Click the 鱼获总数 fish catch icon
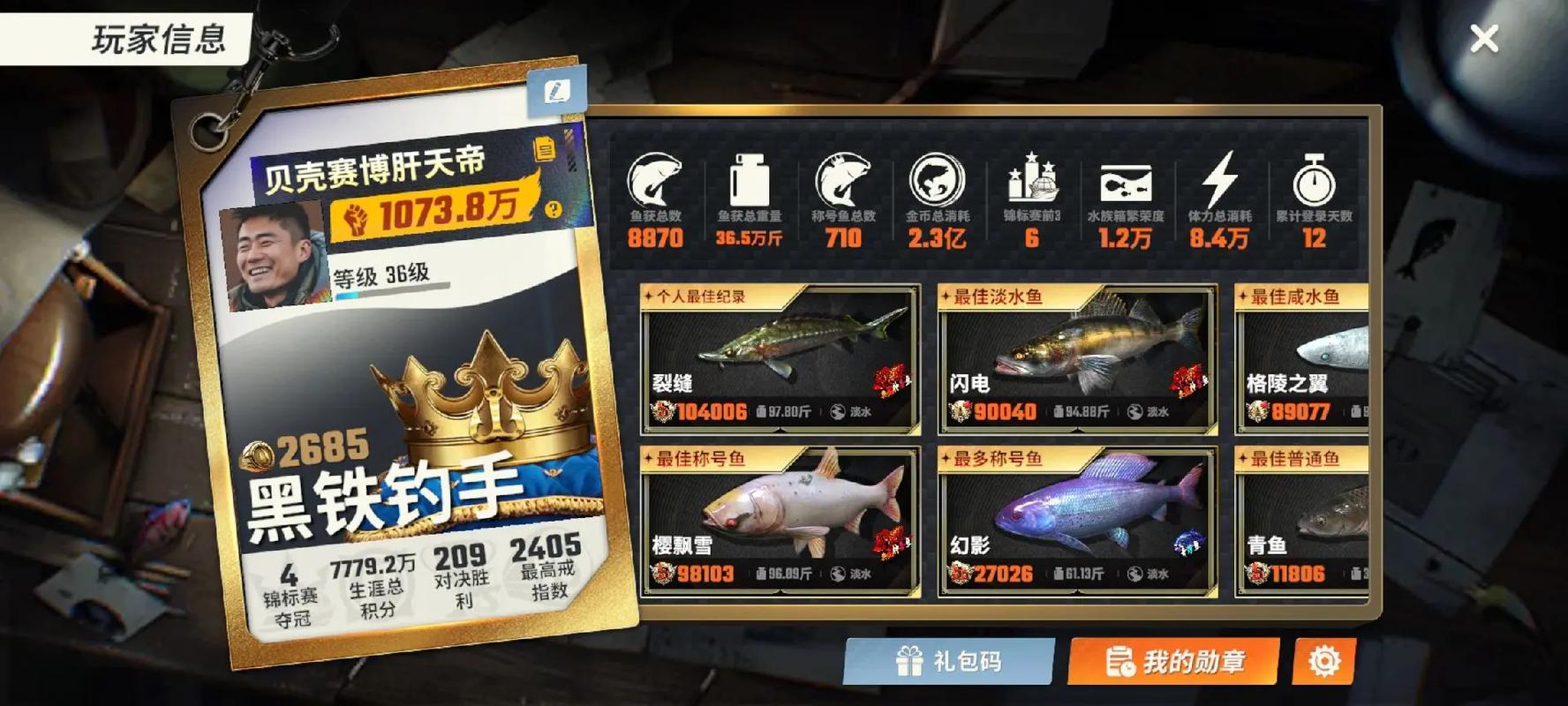 coord(654,179)
